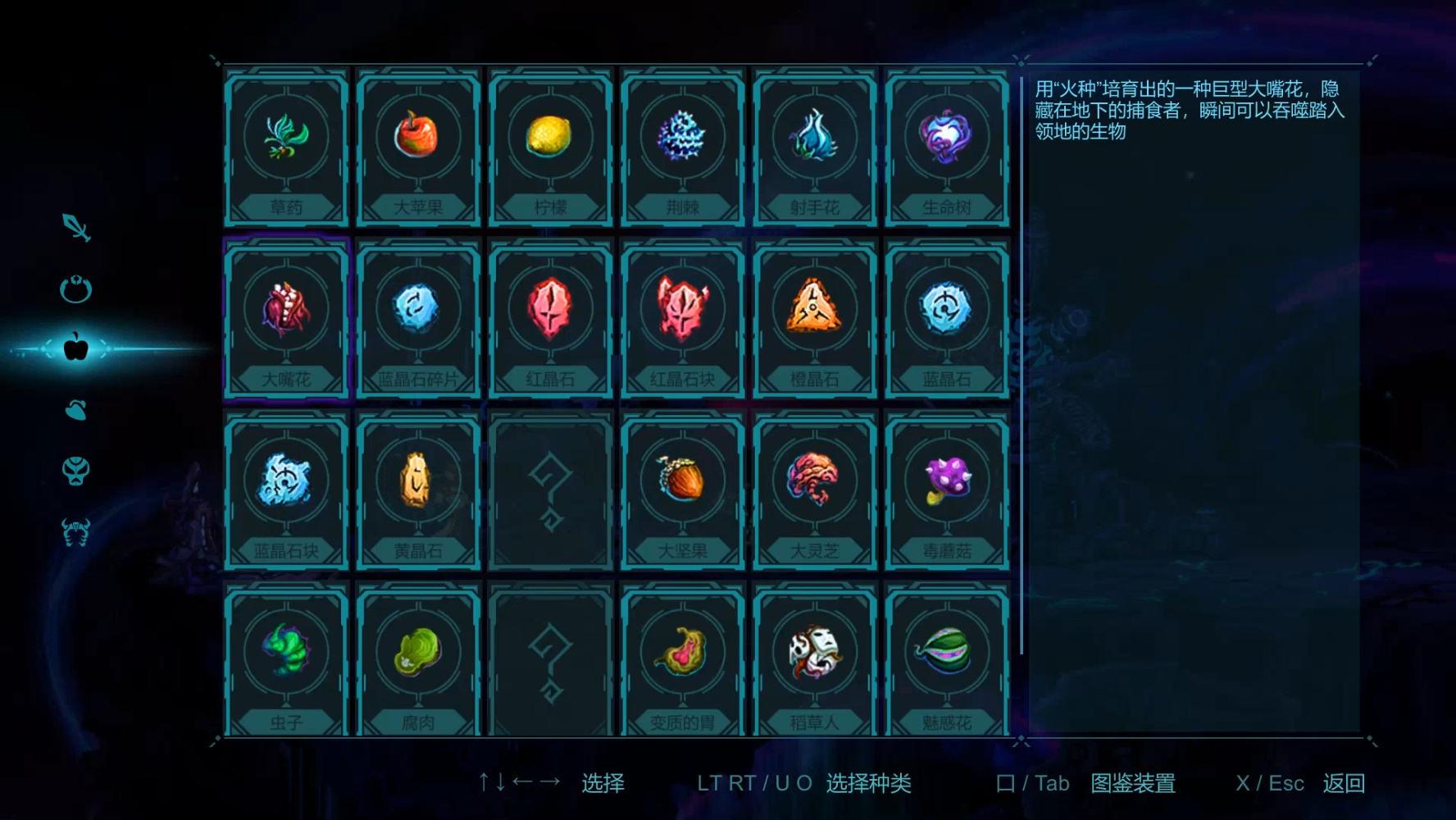Open the 毒蘑菇 poison mushroom entry
Screen dimensions: 1456x820
click(x=946, y=490)
